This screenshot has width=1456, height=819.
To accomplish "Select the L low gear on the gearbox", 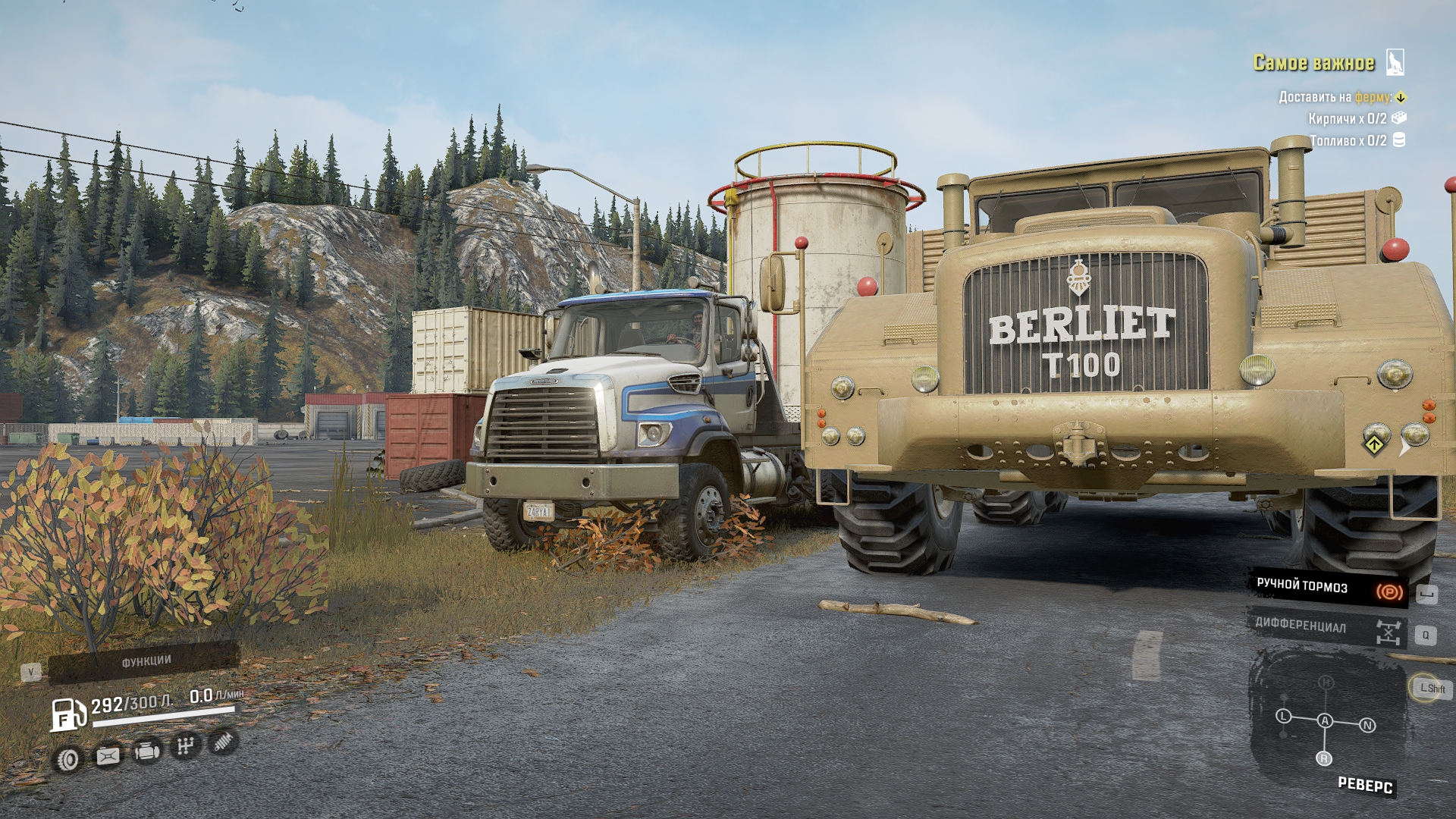I will pyautogui.click(x=1283, y=717).
